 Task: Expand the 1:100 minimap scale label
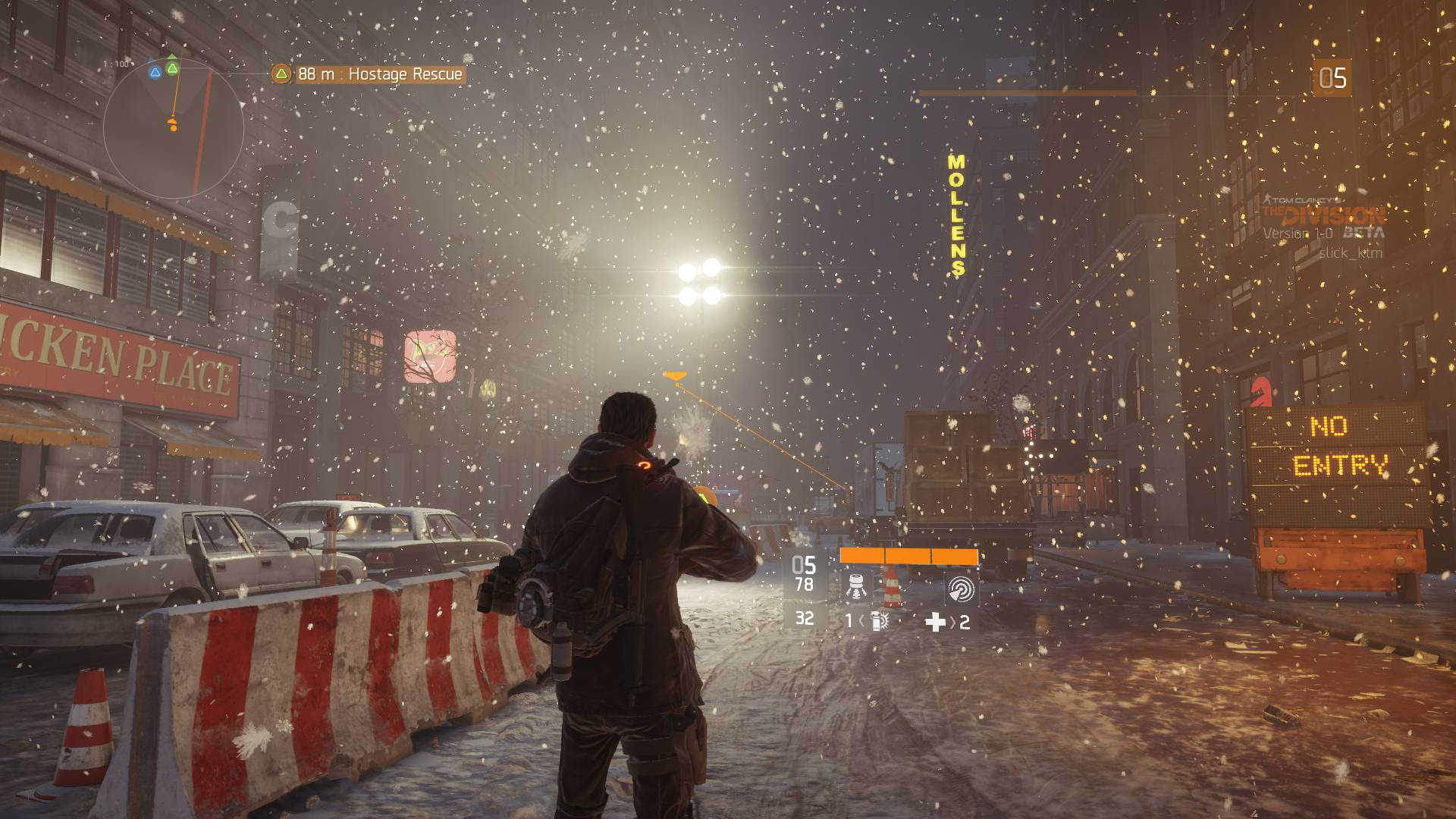point(115,64)
